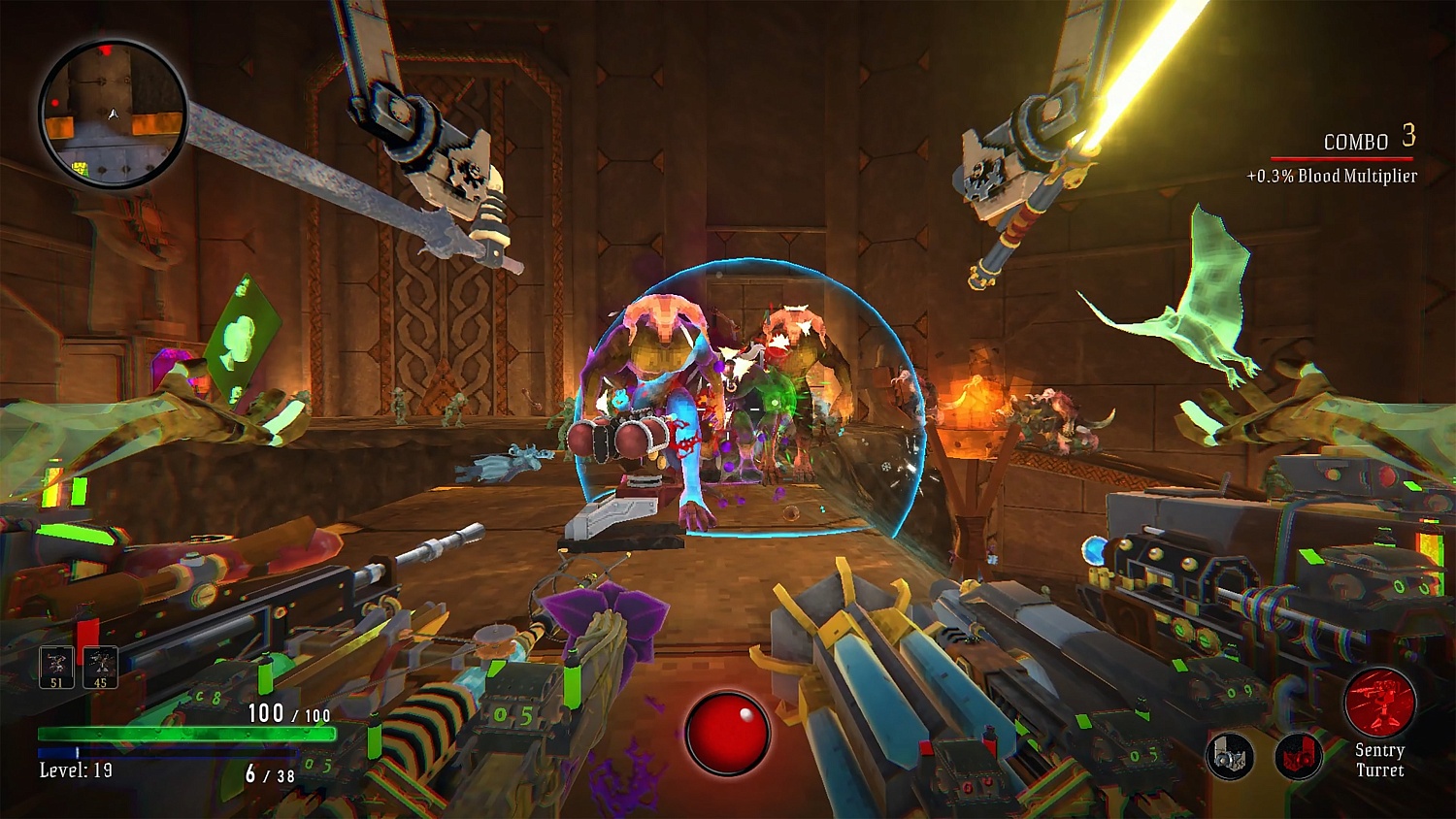Activate the Sentry Turret ability
1456x819 pixels.
click(x=1379, y=703)
